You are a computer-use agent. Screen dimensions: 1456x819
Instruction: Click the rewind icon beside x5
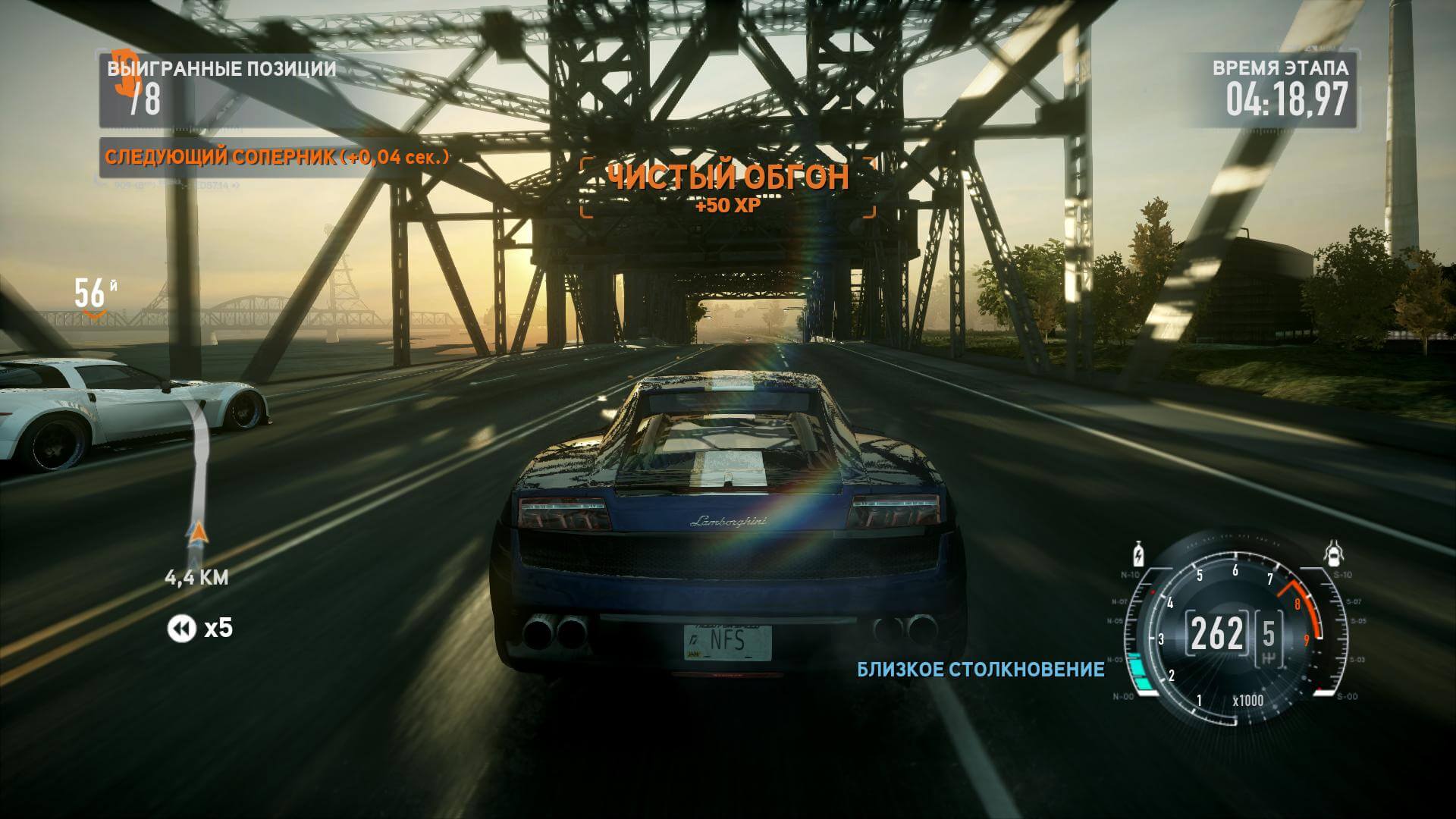[x=181, y=629]
